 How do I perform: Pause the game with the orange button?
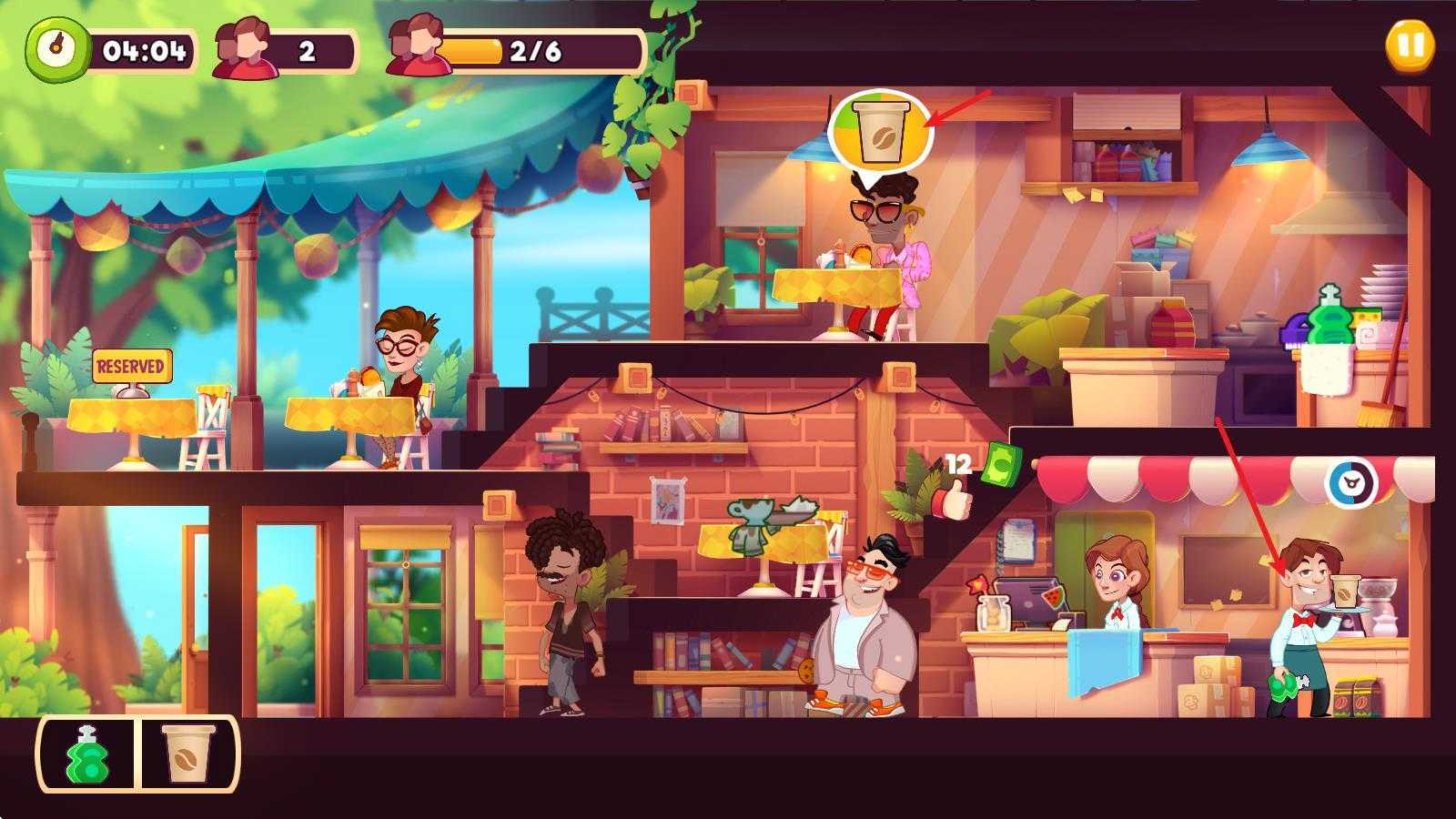pos(1410,45)
